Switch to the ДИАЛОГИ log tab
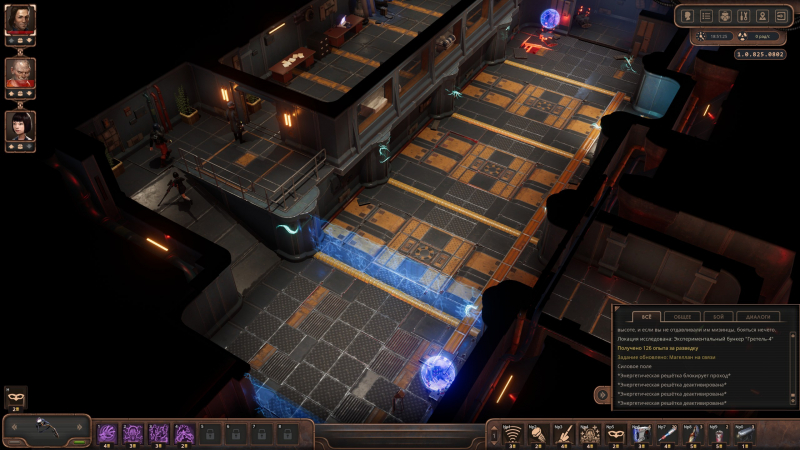 pos(757,317)
